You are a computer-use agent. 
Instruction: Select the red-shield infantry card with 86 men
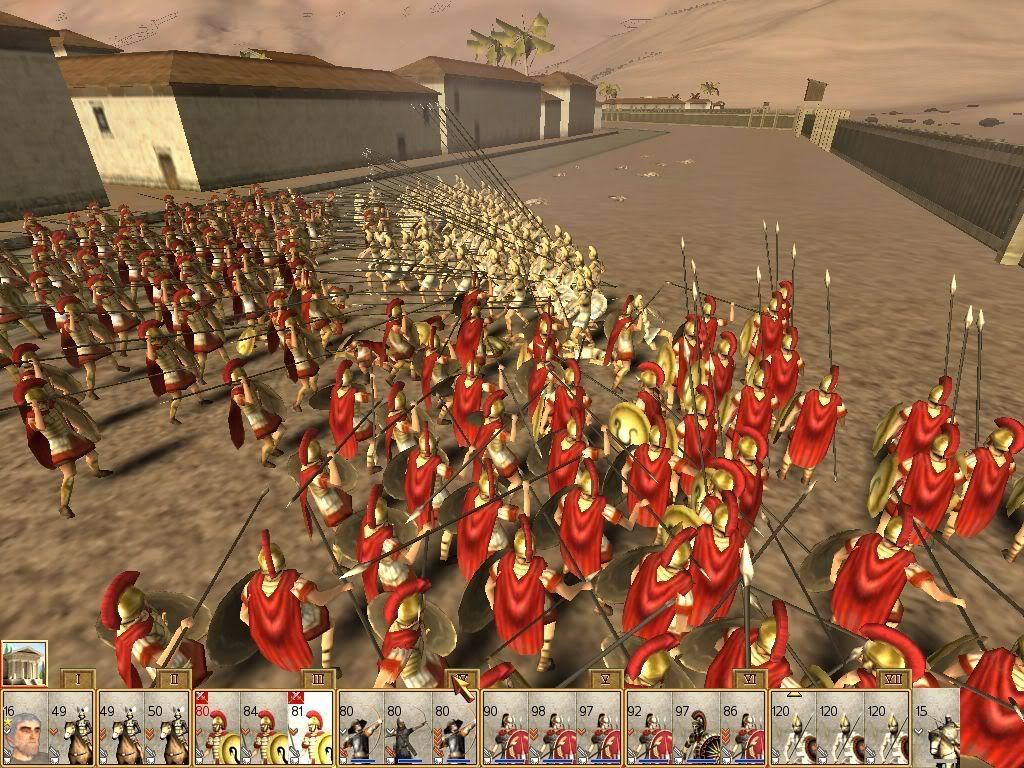point(742,728)
